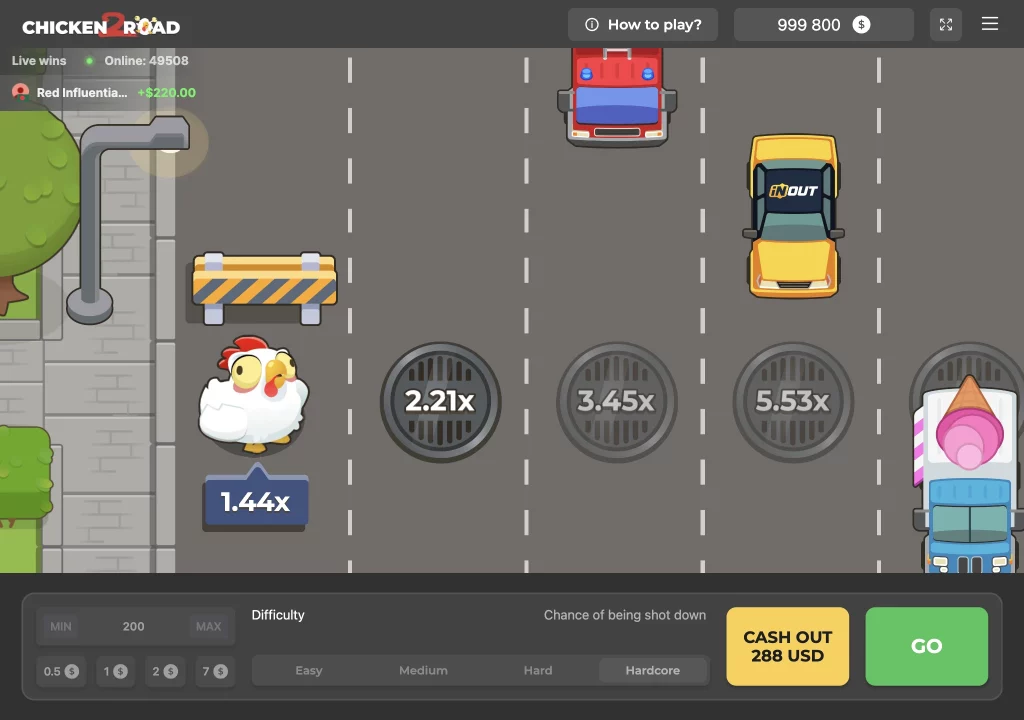Hit the green GO button

click(x=926, y=646)
